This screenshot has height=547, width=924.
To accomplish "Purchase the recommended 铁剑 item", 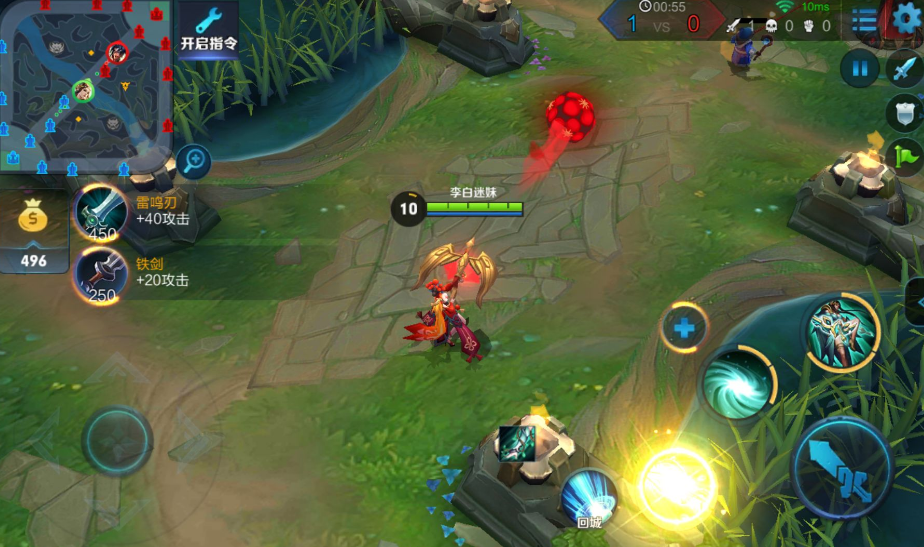I will click(102, 272).
